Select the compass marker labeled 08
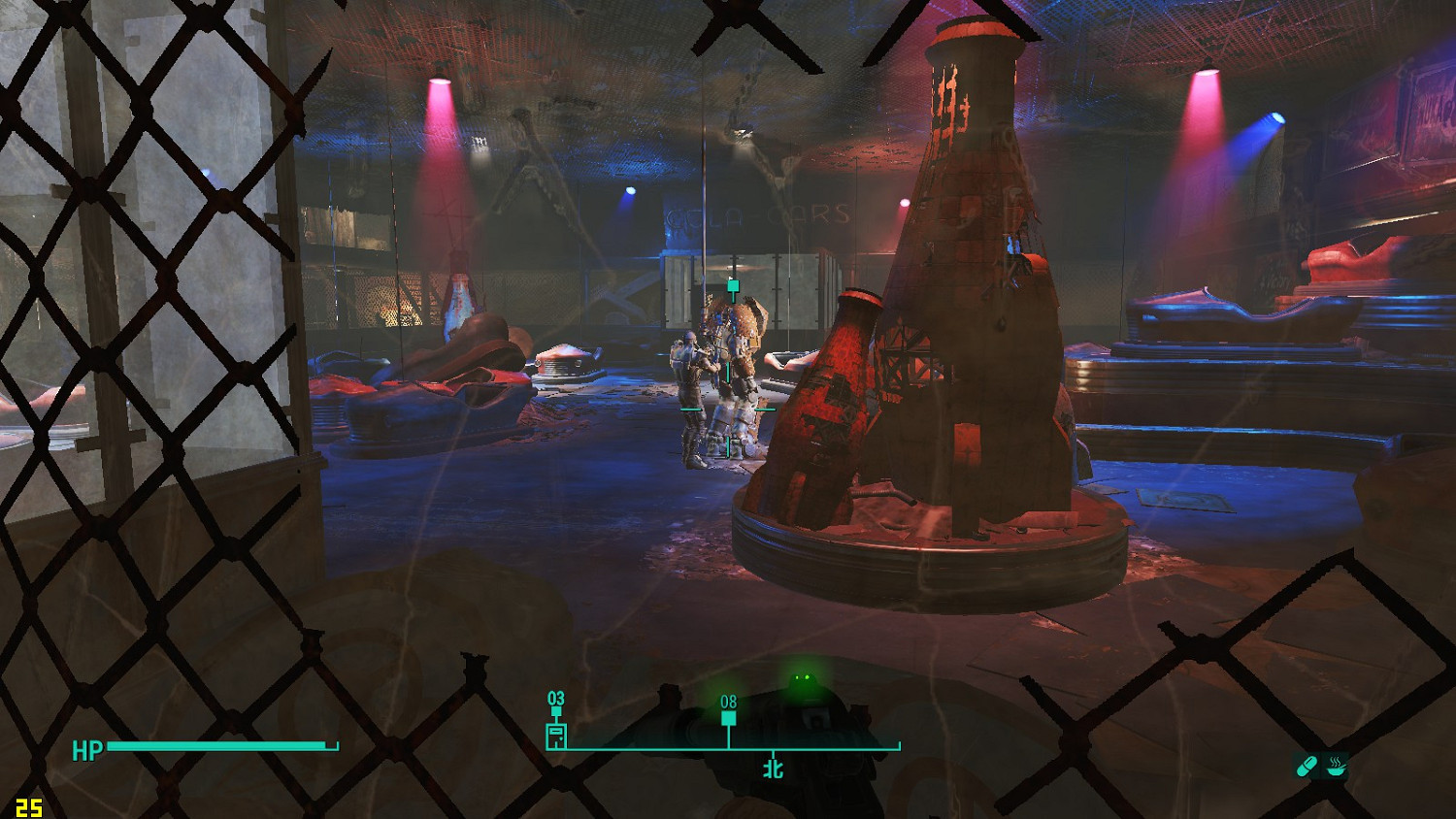The width and height of the screenshot is (1456, 819). tap(728, 718)
